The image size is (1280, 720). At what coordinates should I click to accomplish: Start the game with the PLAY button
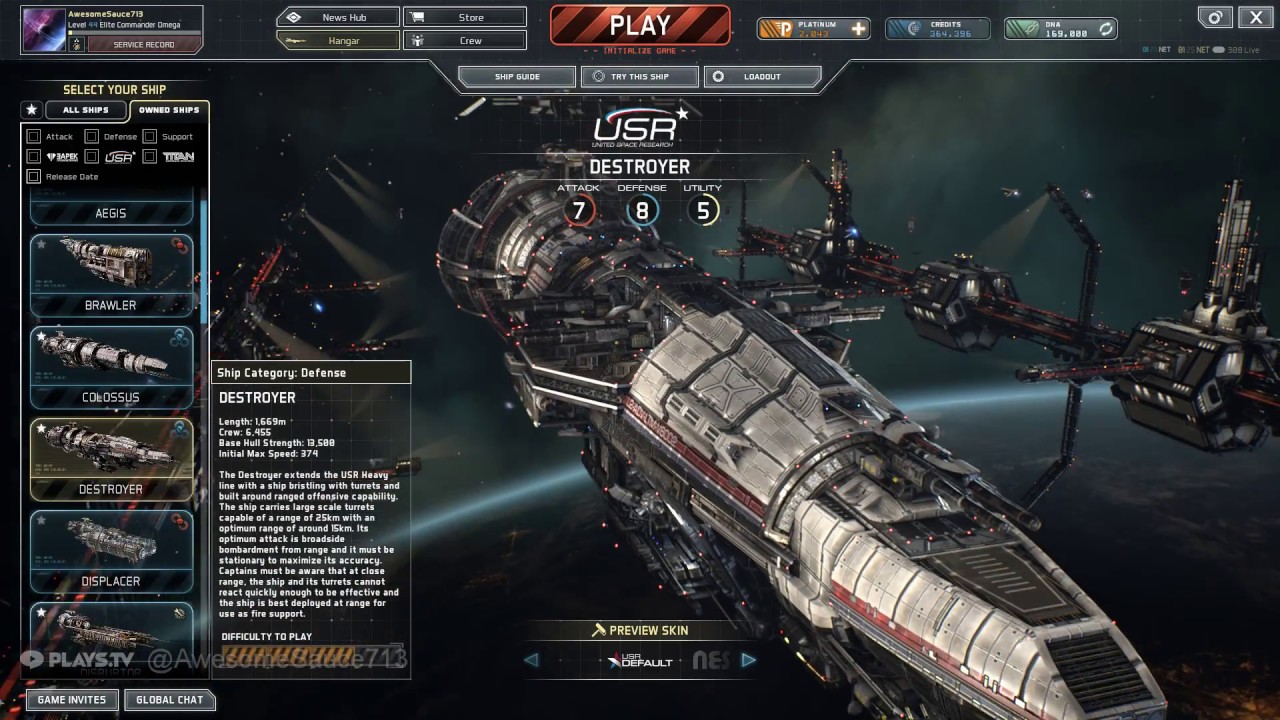pos(640,26)
